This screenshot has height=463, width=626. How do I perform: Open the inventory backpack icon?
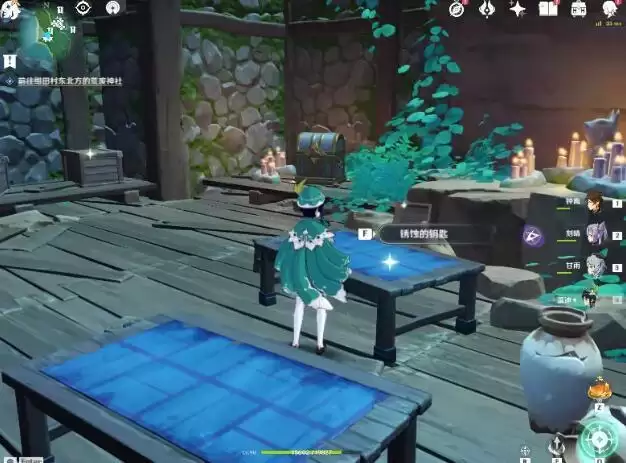click(x=578, y=9)
